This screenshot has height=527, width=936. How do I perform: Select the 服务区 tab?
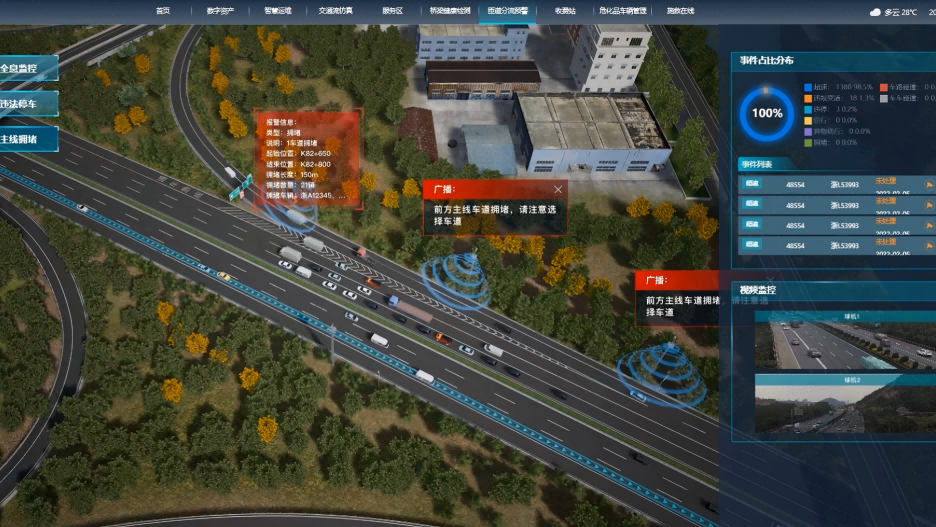point(392,10)
